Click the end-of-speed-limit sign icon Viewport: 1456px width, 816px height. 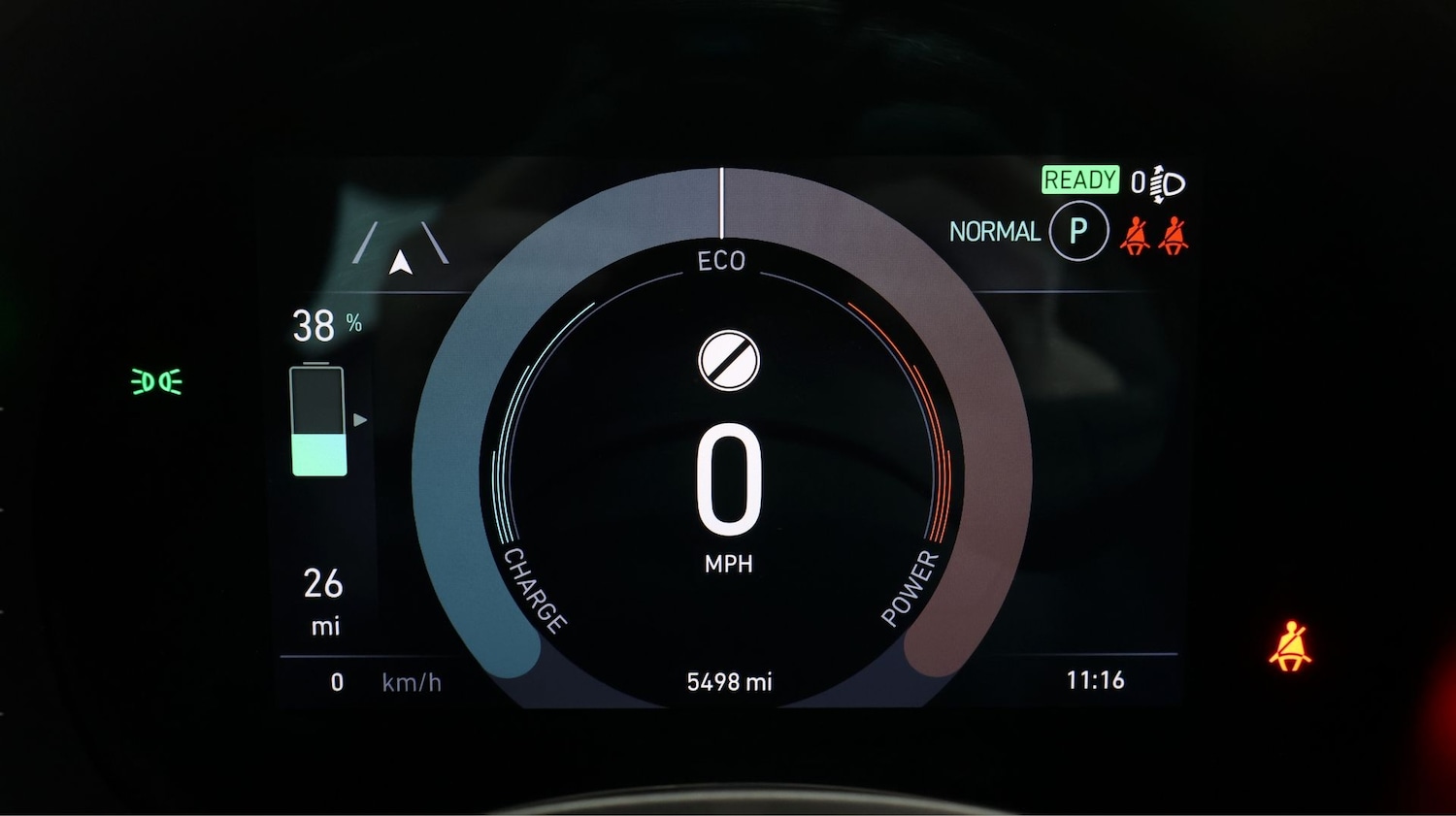[x=729, y=360]
